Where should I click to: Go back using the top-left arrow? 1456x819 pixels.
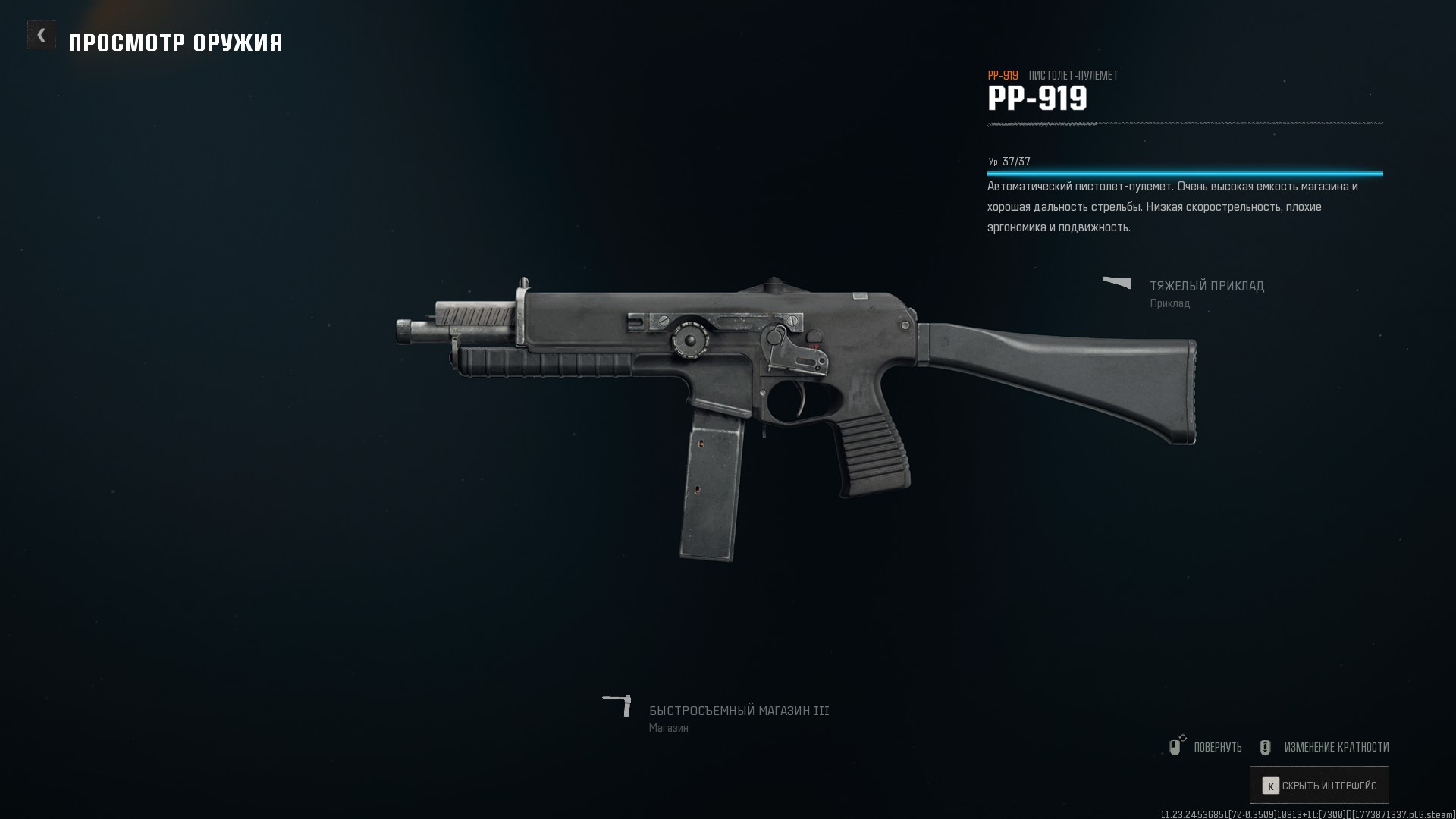(42, 35)
